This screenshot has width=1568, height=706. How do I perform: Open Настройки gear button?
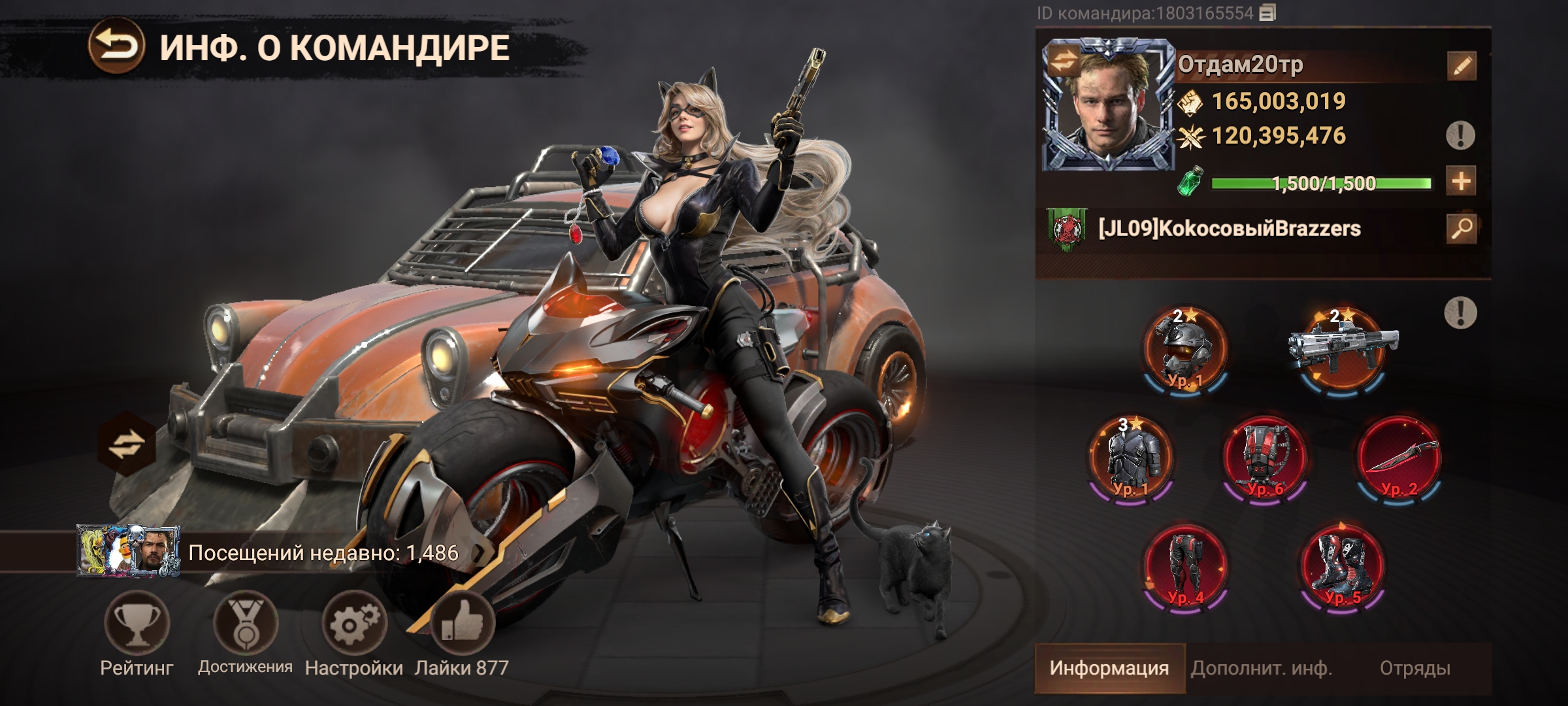pyautogui.click(x=353, y=623)
